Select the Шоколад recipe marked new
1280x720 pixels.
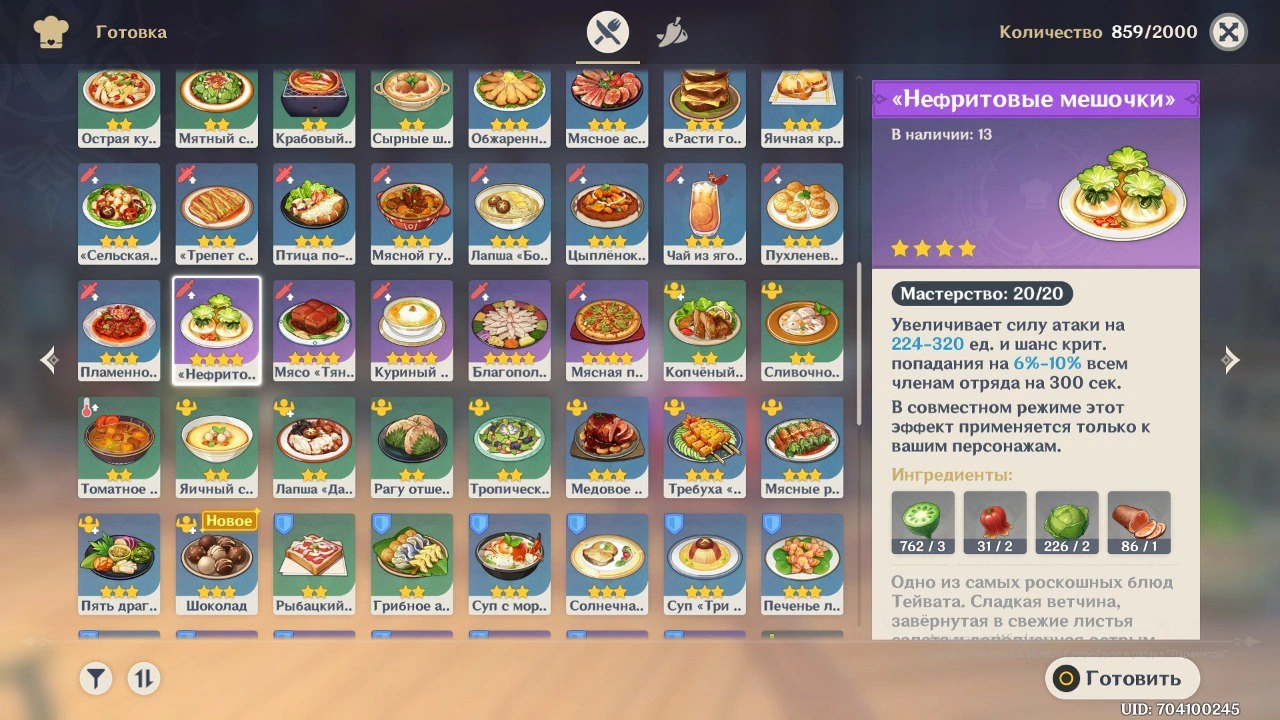(216, 564)
